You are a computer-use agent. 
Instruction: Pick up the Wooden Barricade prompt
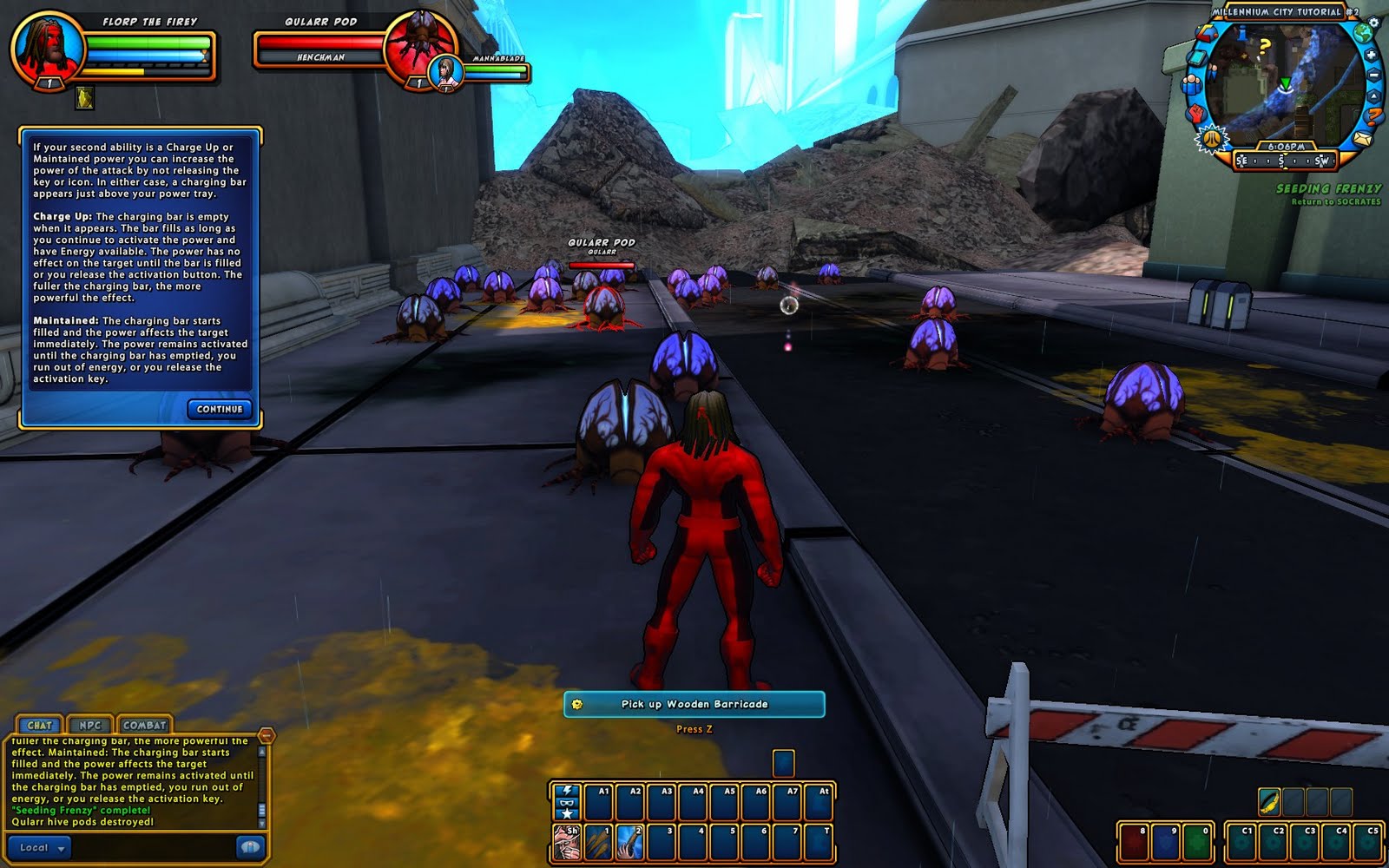694,704
